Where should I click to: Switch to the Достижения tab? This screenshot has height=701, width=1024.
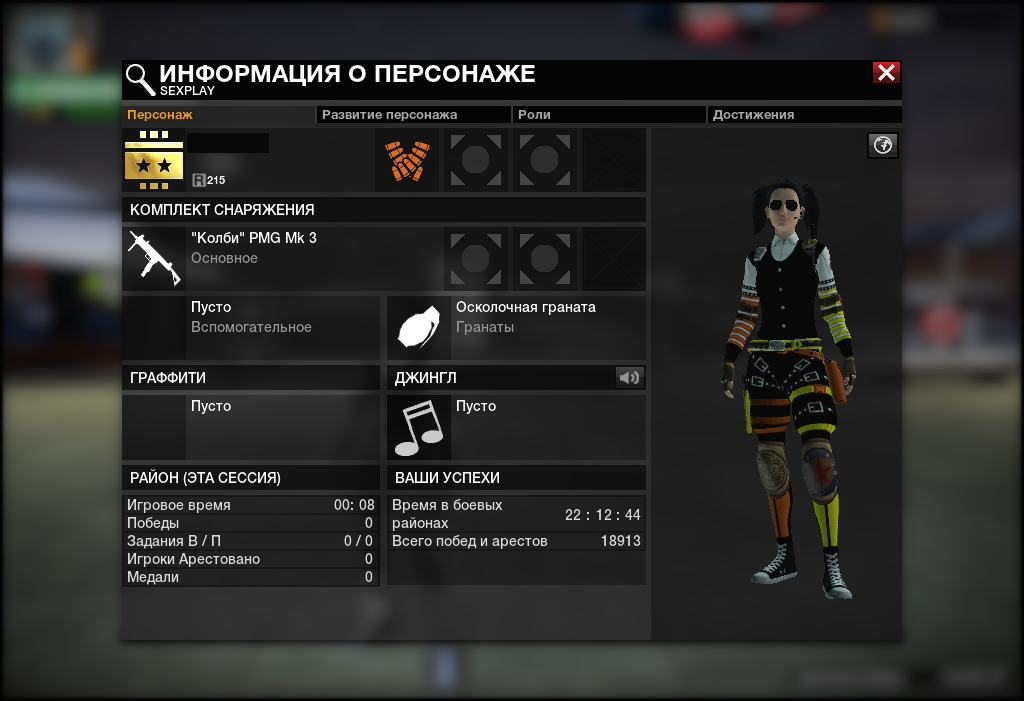tap(753, 115)
